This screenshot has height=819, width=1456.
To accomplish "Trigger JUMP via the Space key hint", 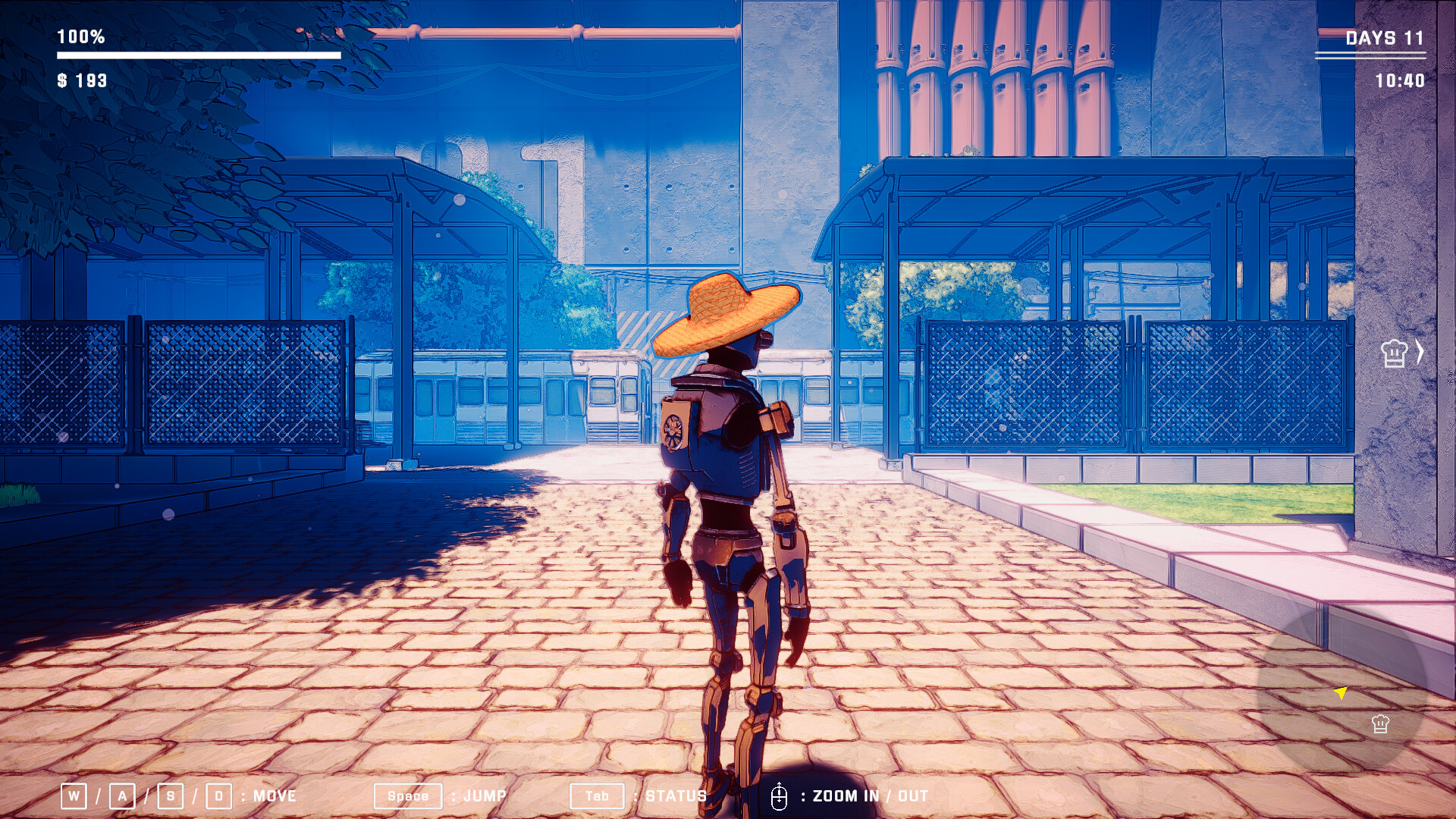I will click(408, 796).
